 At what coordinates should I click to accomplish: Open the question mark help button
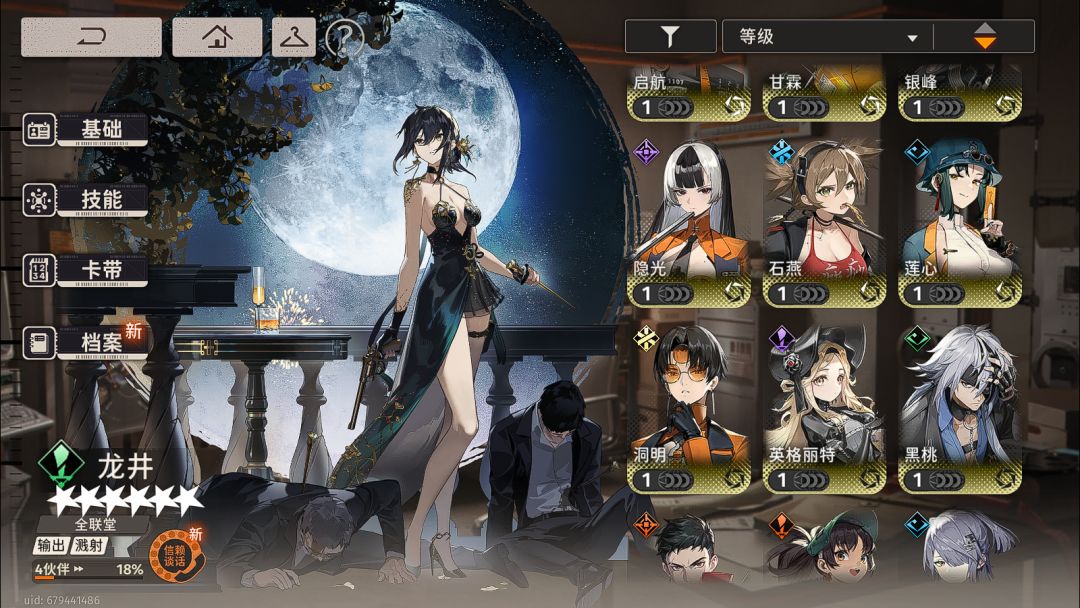tap(344, 38)
